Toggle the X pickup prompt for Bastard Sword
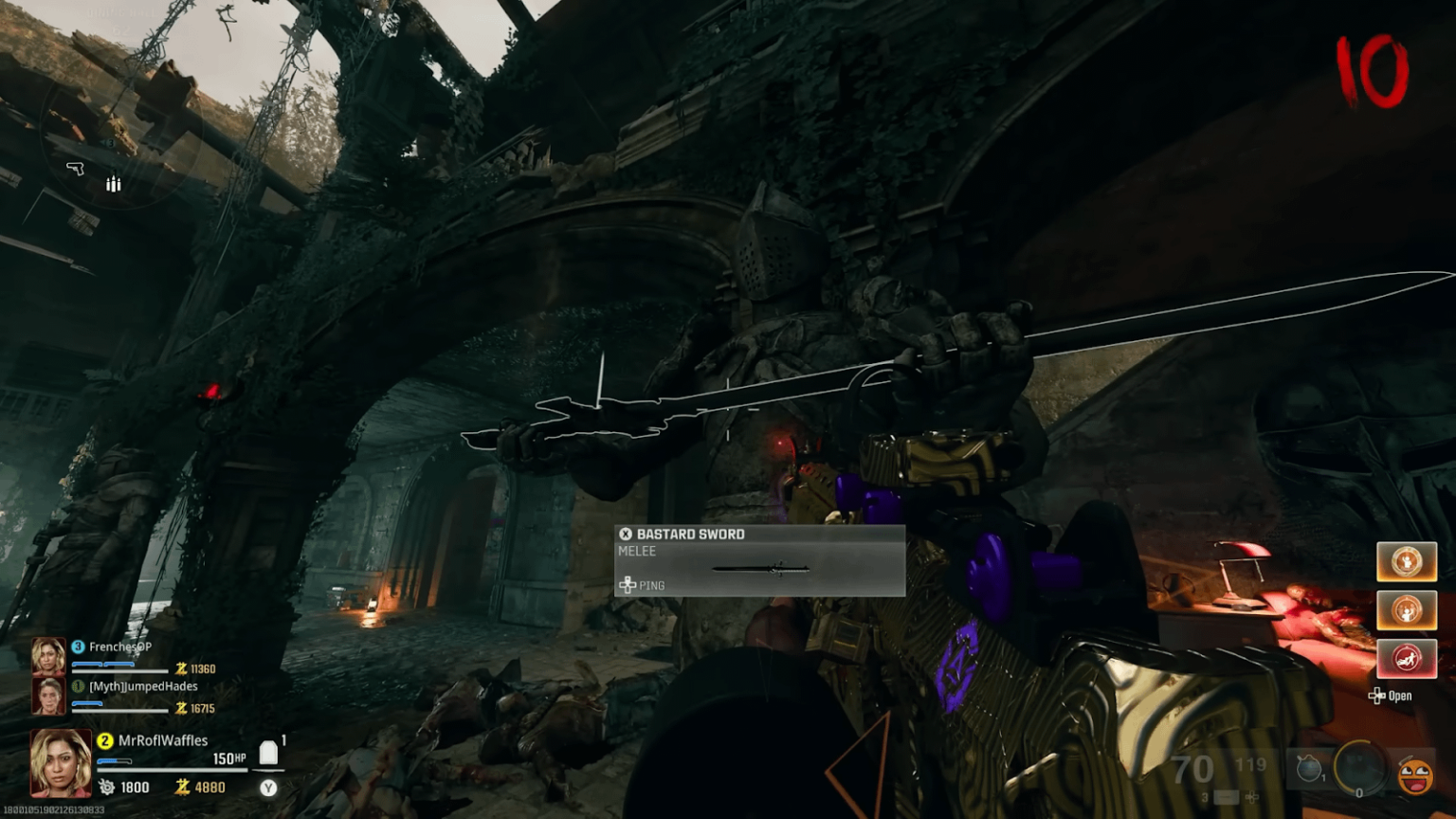Viewport: 1456px width, 819px height. pyautogui.click(x=625, y=533)
